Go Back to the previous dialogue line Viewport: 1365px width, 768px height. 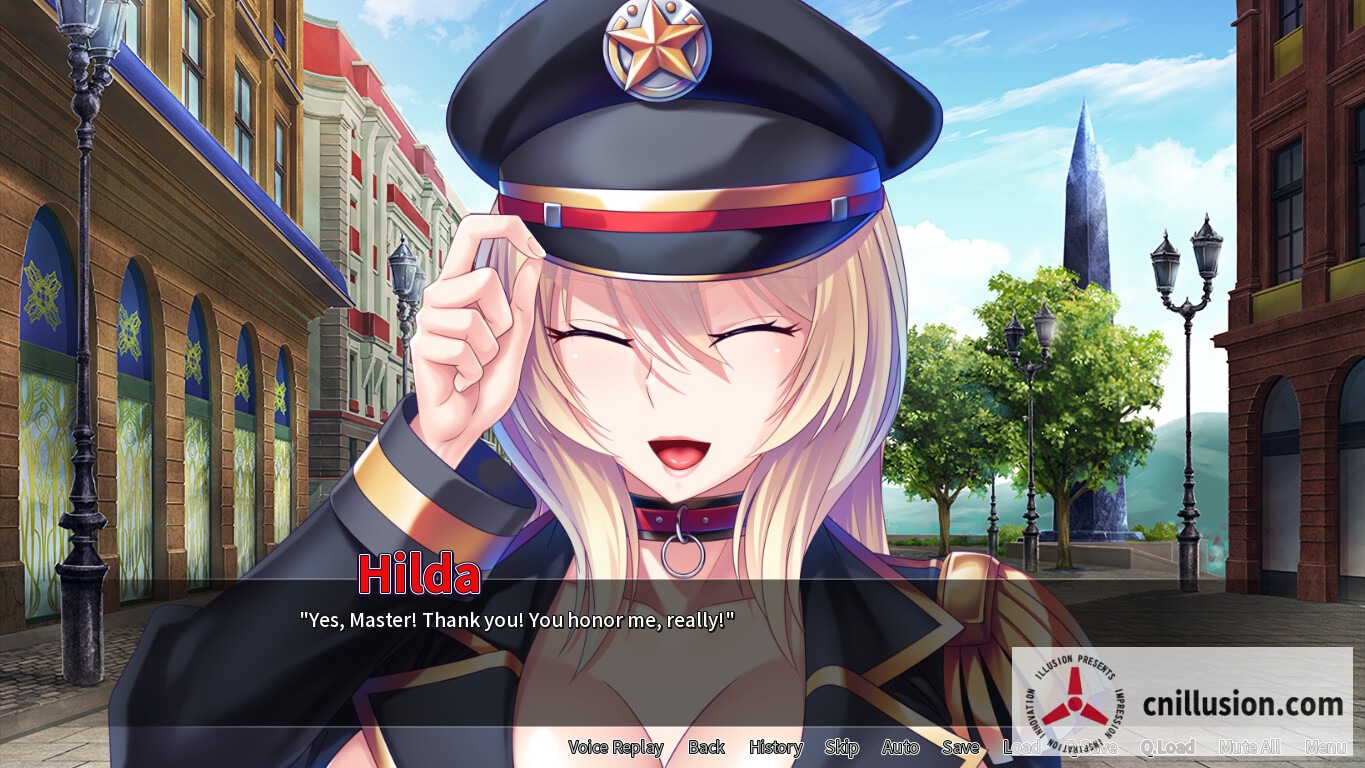pyautogui.click(x=707, y=747)
